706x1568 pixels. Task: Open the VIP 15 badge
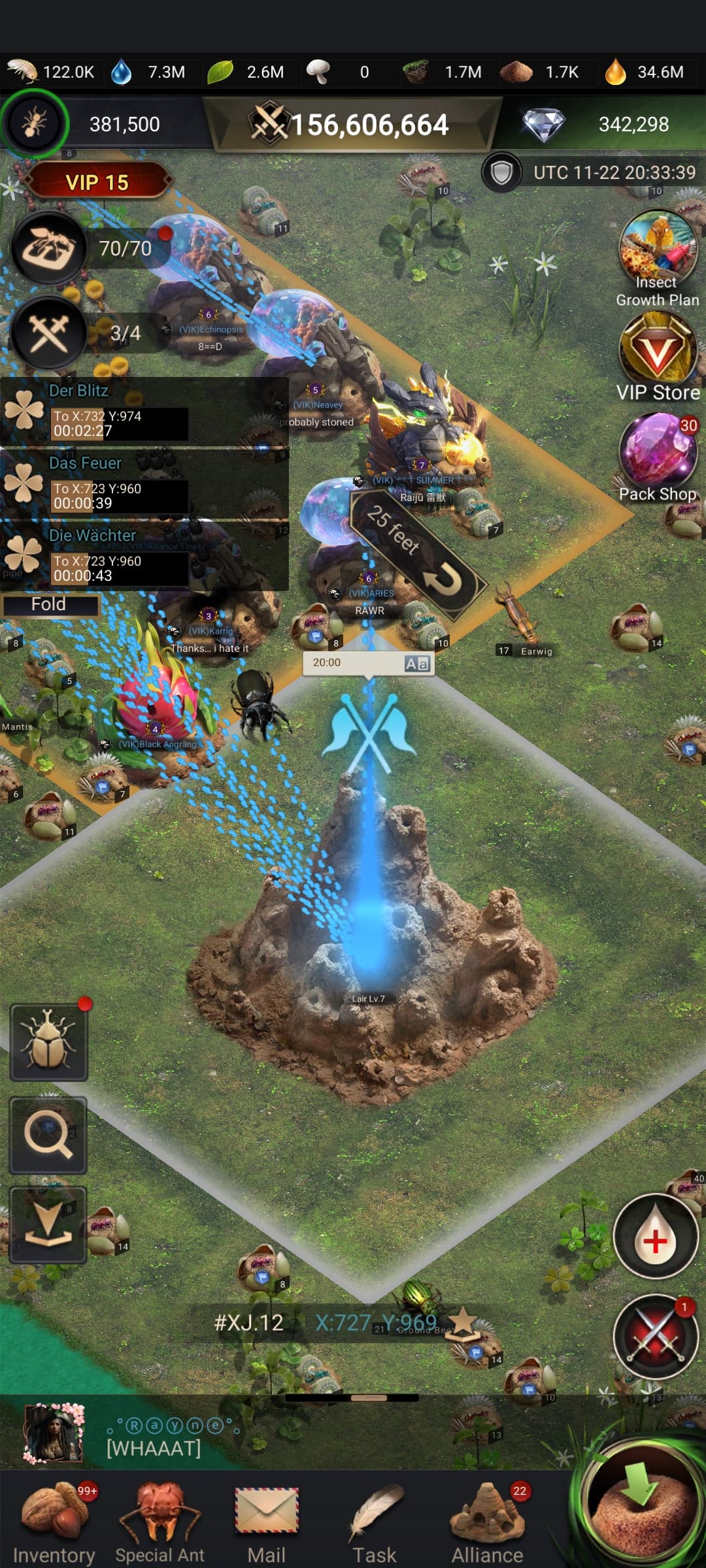97,182
